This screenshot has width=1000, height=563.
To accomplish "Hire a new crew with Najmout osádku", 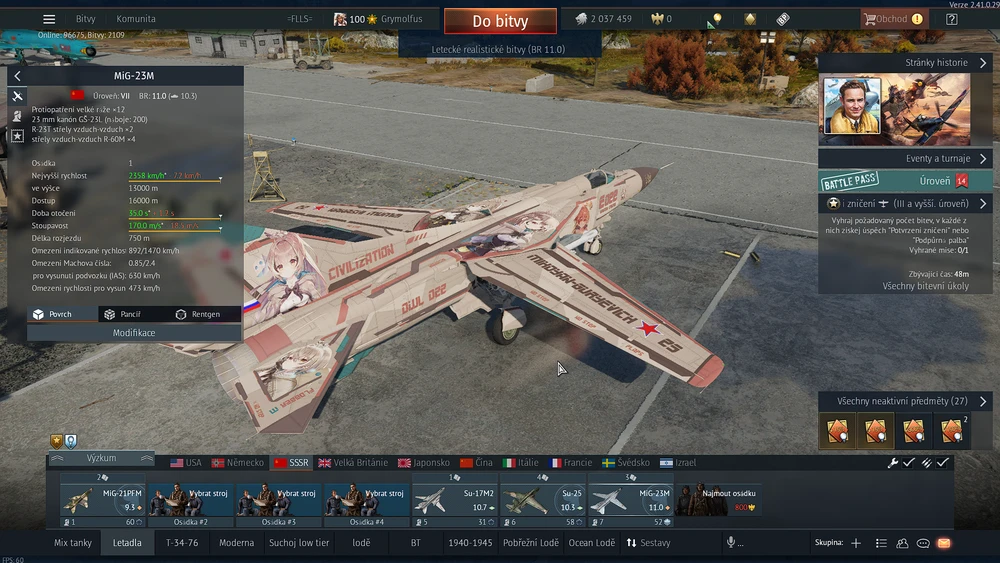I will pos(717,500).
